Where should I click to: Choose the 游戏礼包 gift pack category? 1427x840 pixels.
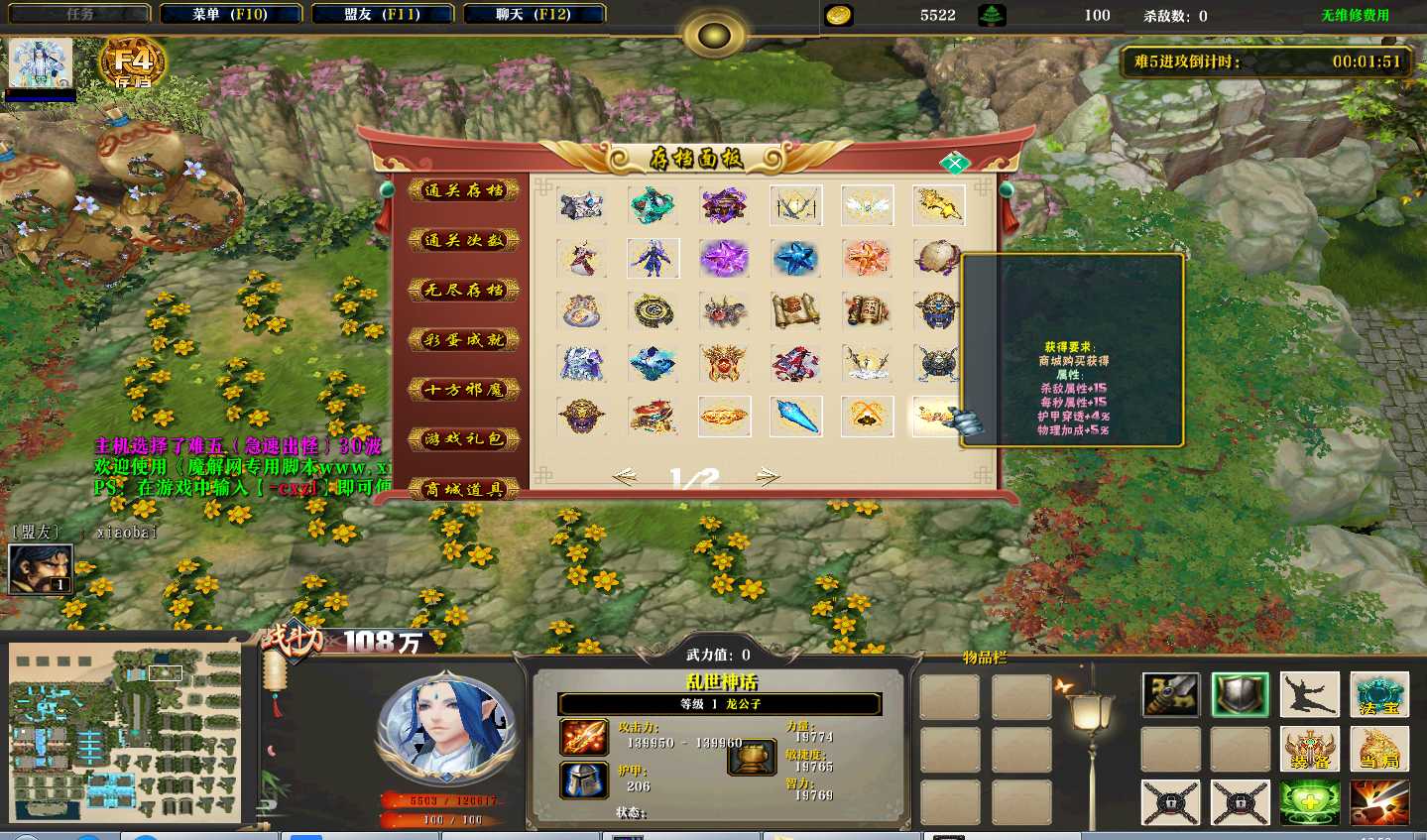[x=464, y=438]
